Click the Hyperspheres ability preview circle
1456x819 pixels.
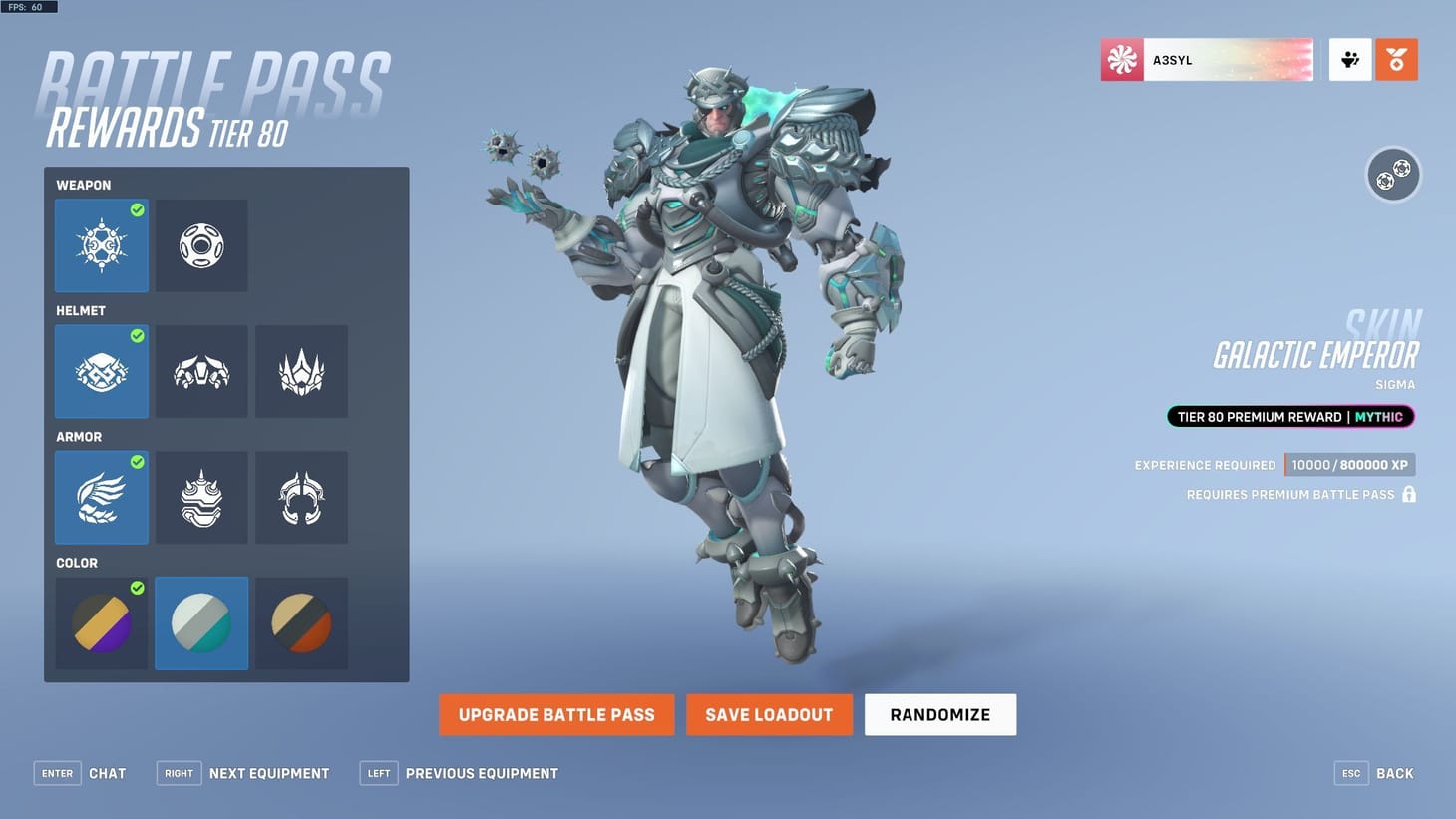tap(1393, 174)
